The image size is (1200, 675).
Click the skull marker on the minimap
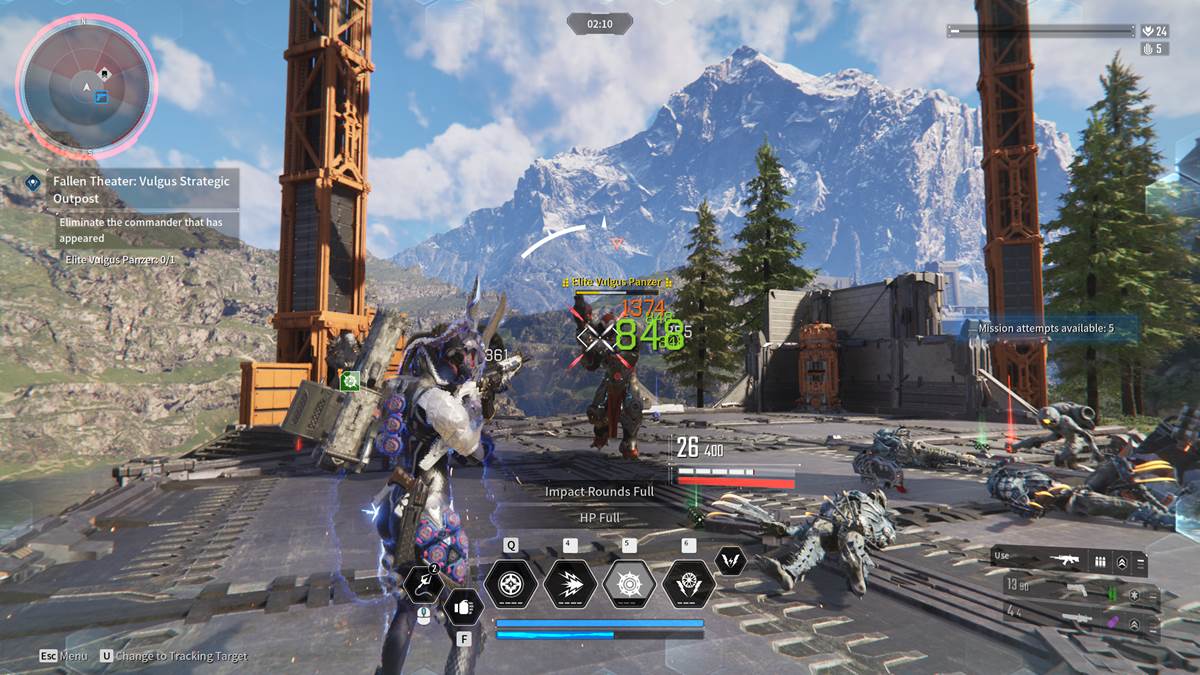point(103,74)
